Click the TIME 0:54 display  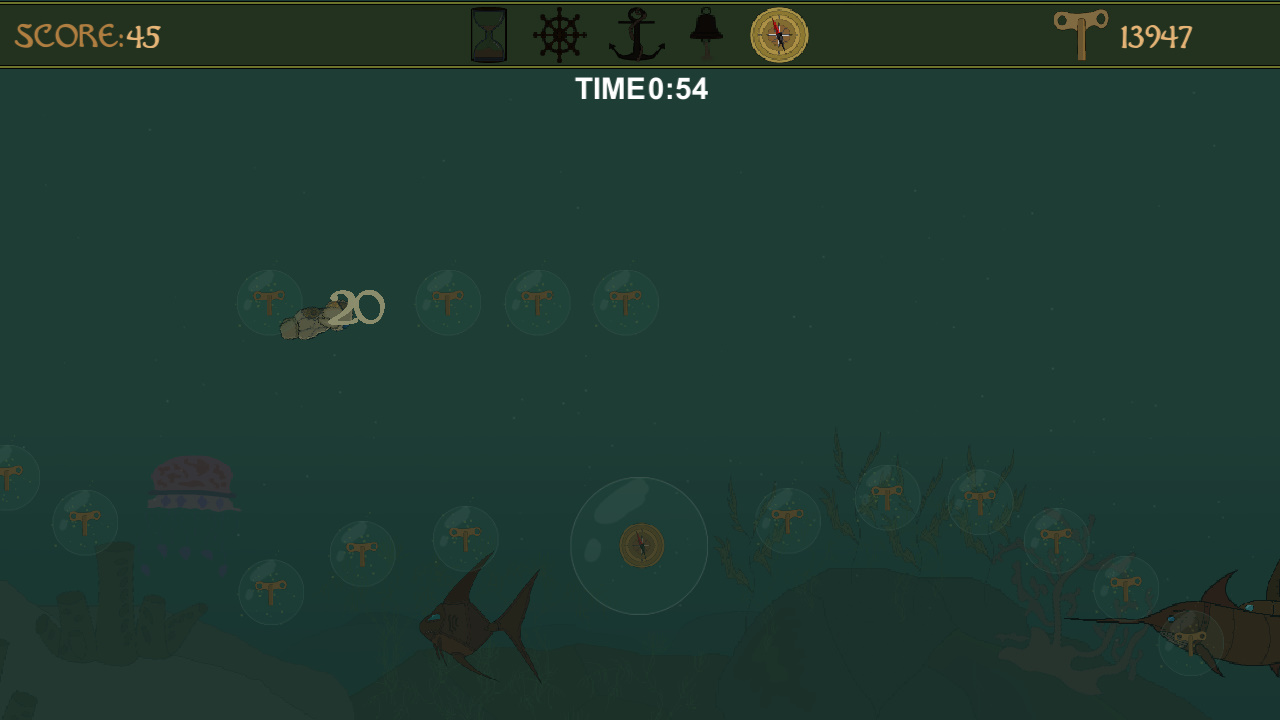pos(641,89)
